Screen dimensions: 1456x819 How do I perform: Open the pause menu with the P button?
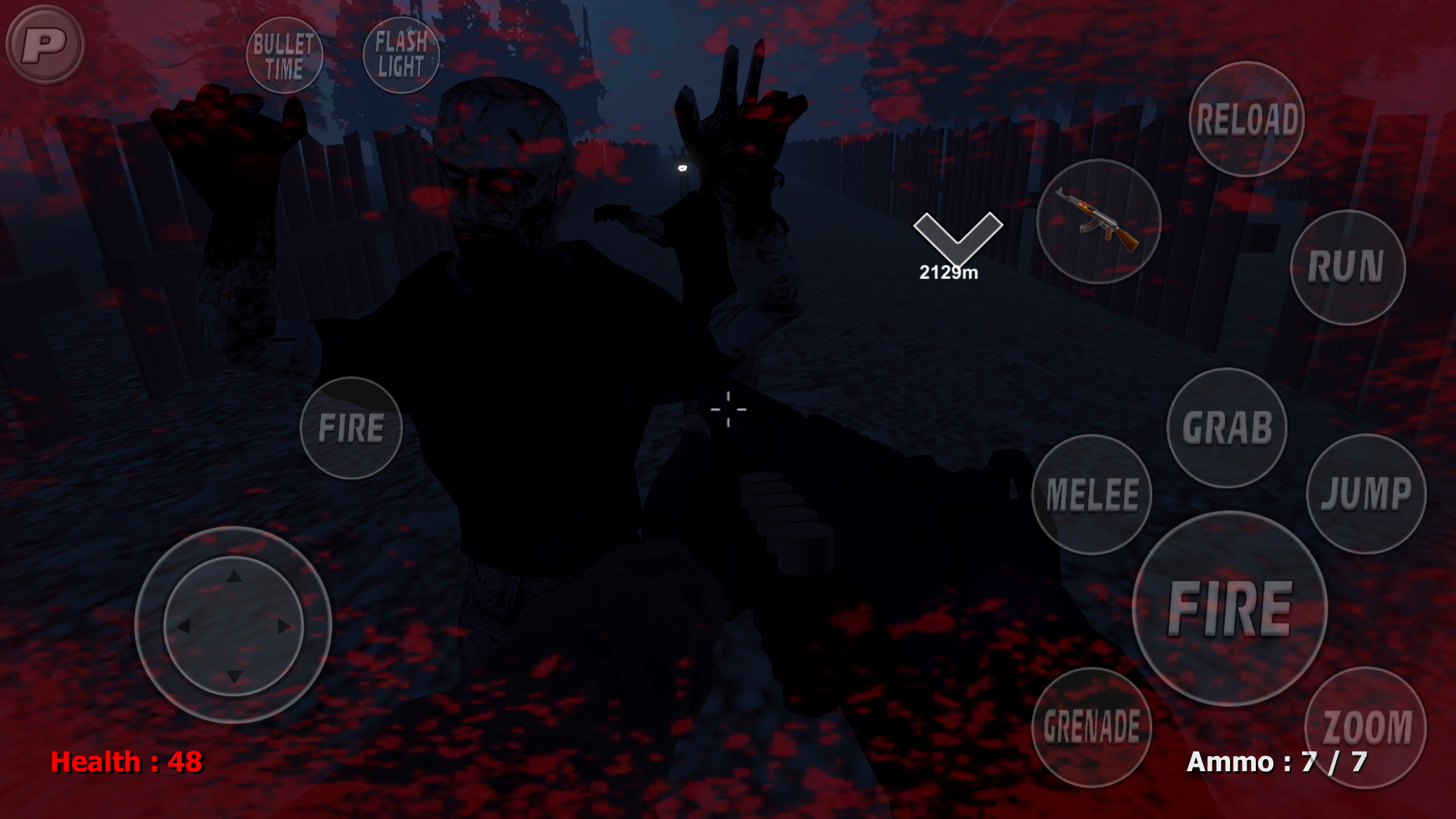pyautogui.click(x=45, y=45)
